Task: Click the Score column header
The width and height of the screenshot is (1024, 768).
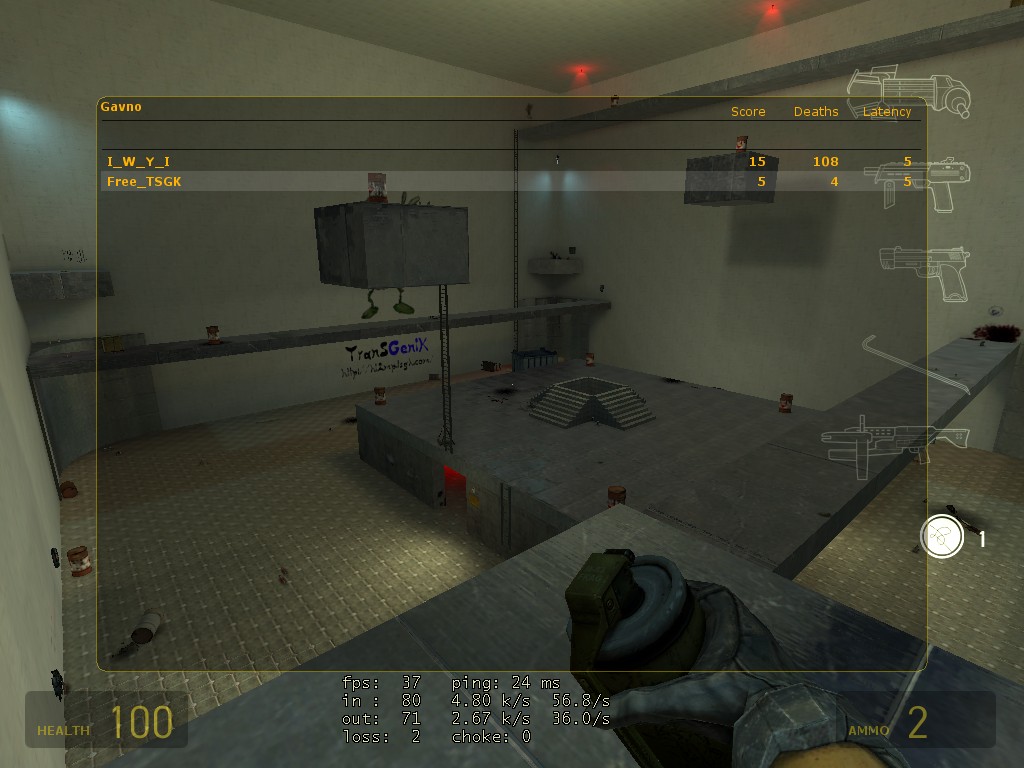Action: click(x=748, y=112)
